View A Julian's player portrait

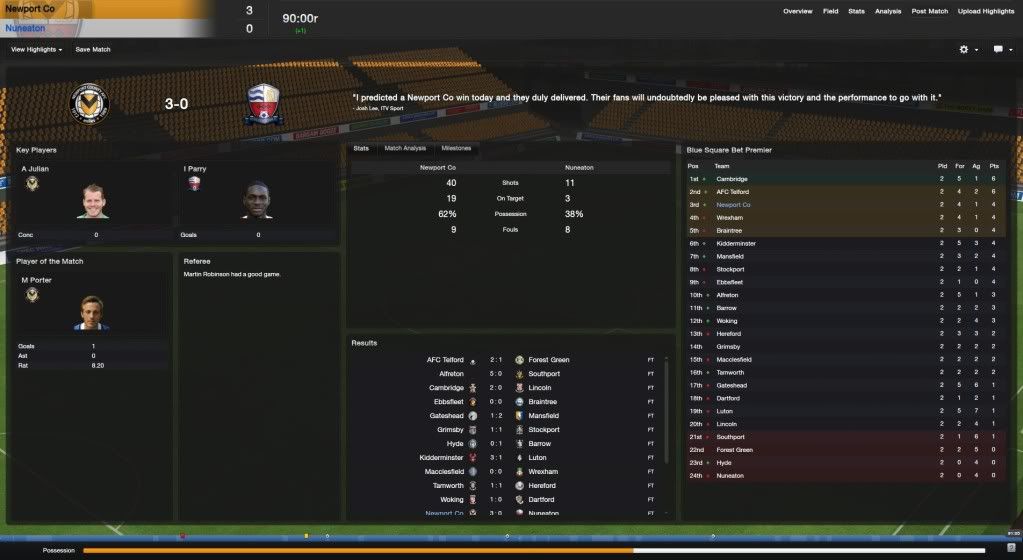[92, 201]
